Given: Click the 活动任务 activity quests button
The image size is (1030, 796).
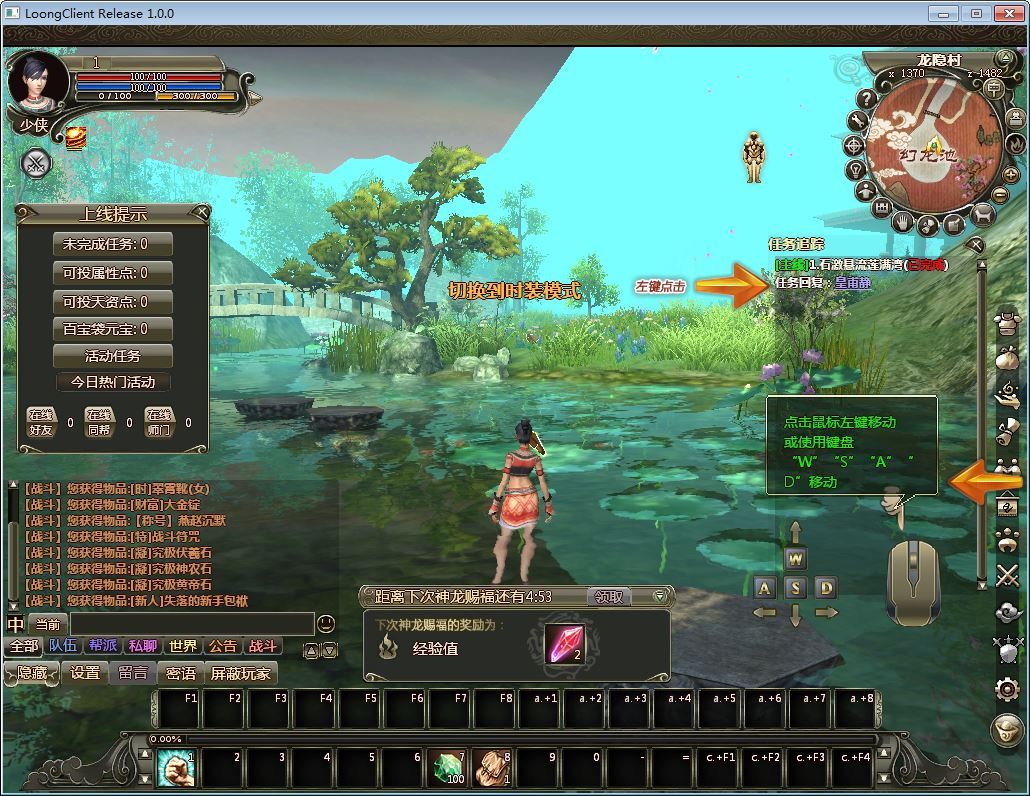Looking at the screenshot, I should 112,356.
